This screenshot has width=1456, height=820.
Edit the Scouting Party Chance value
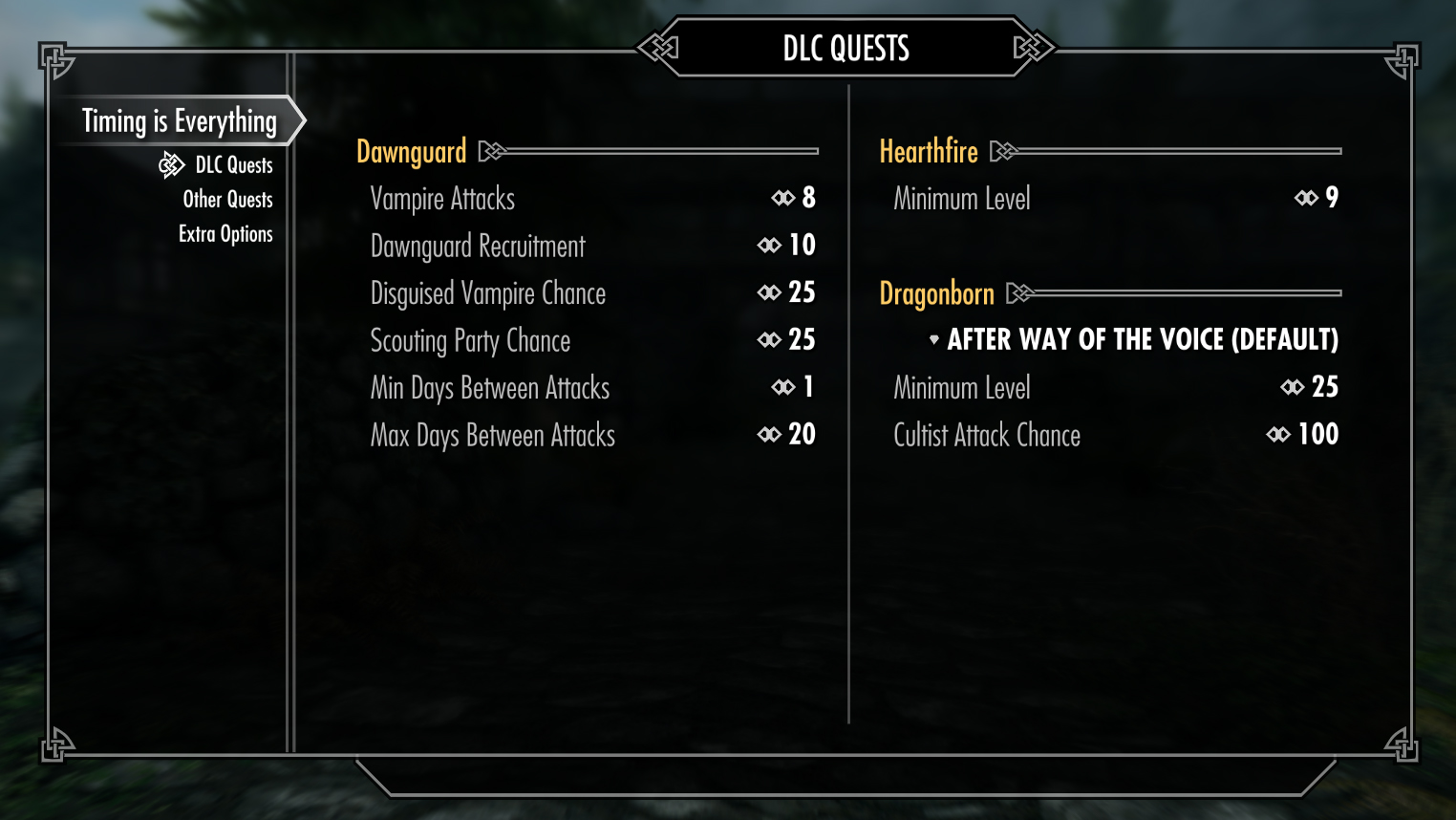coord(592,340)
